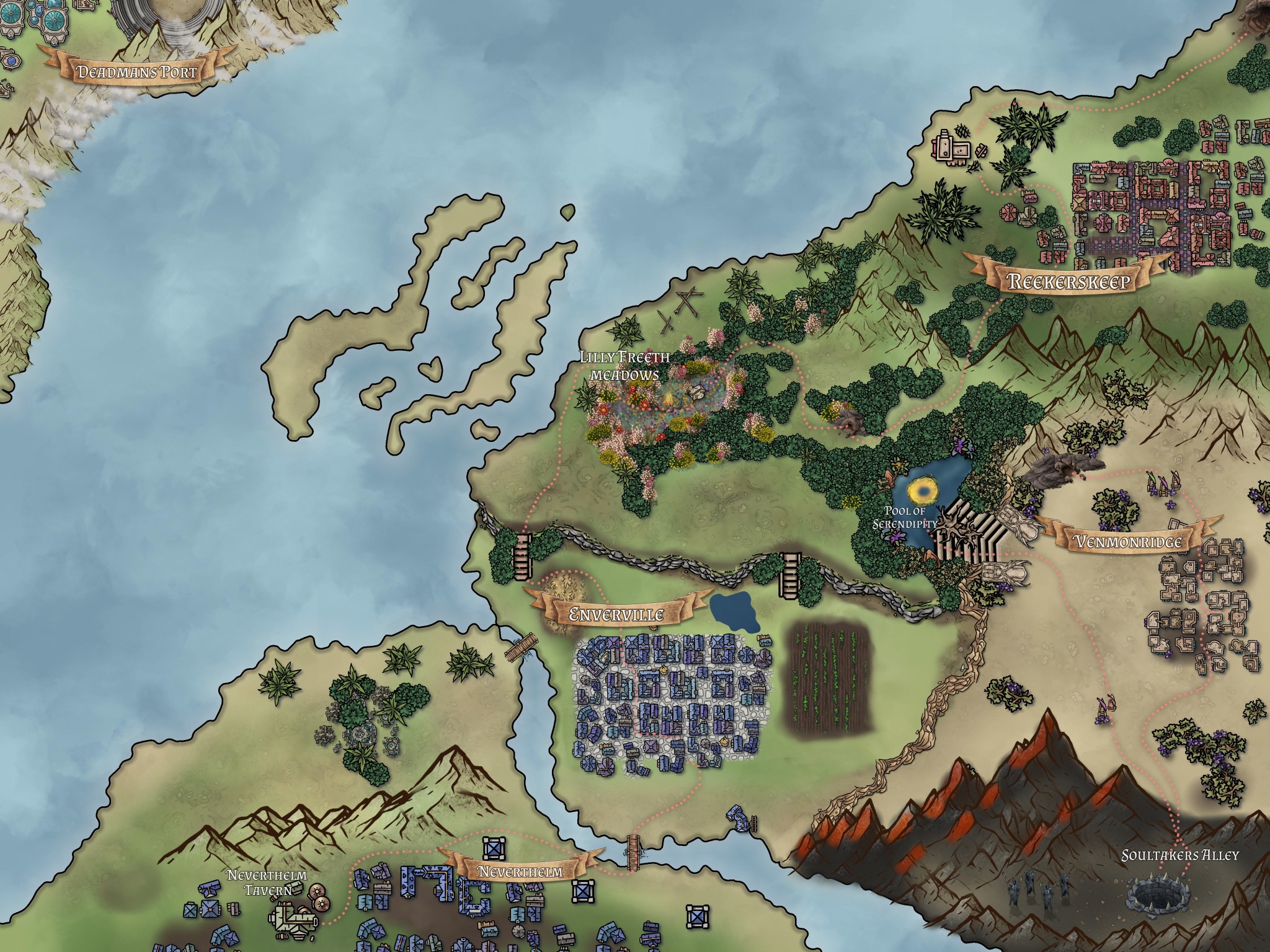Choose the Soultakers Alley map label
The width and height of the screenshot is (1270, 952).
pos(1180,855)
